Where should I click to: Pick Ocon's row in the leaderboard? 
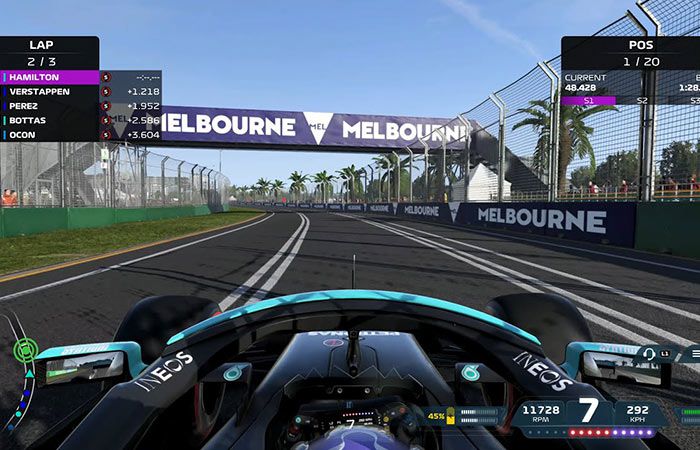(52, 134)
